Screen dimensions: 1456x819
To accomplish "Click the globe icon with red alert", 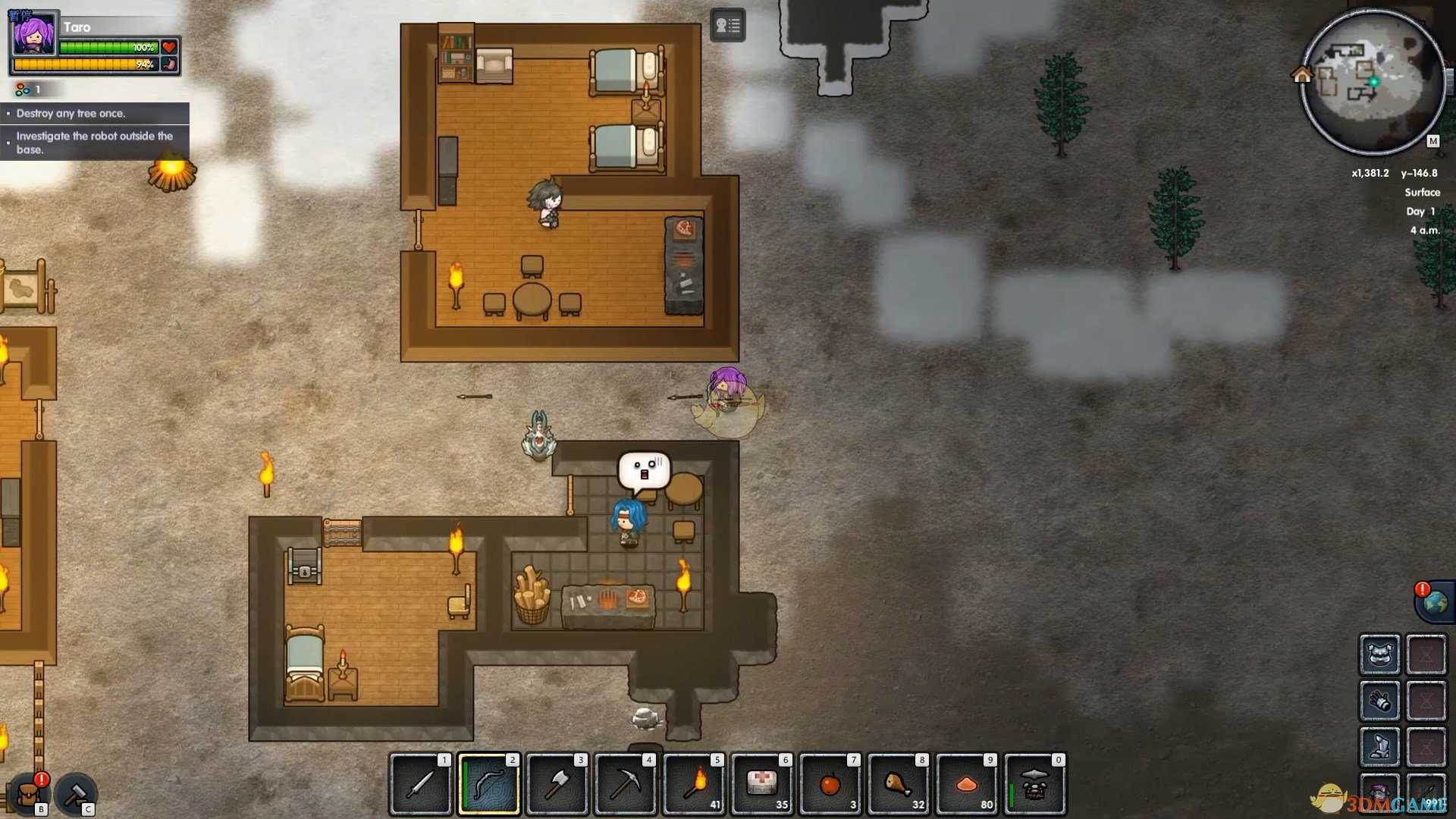I will tap(1435, 603).
